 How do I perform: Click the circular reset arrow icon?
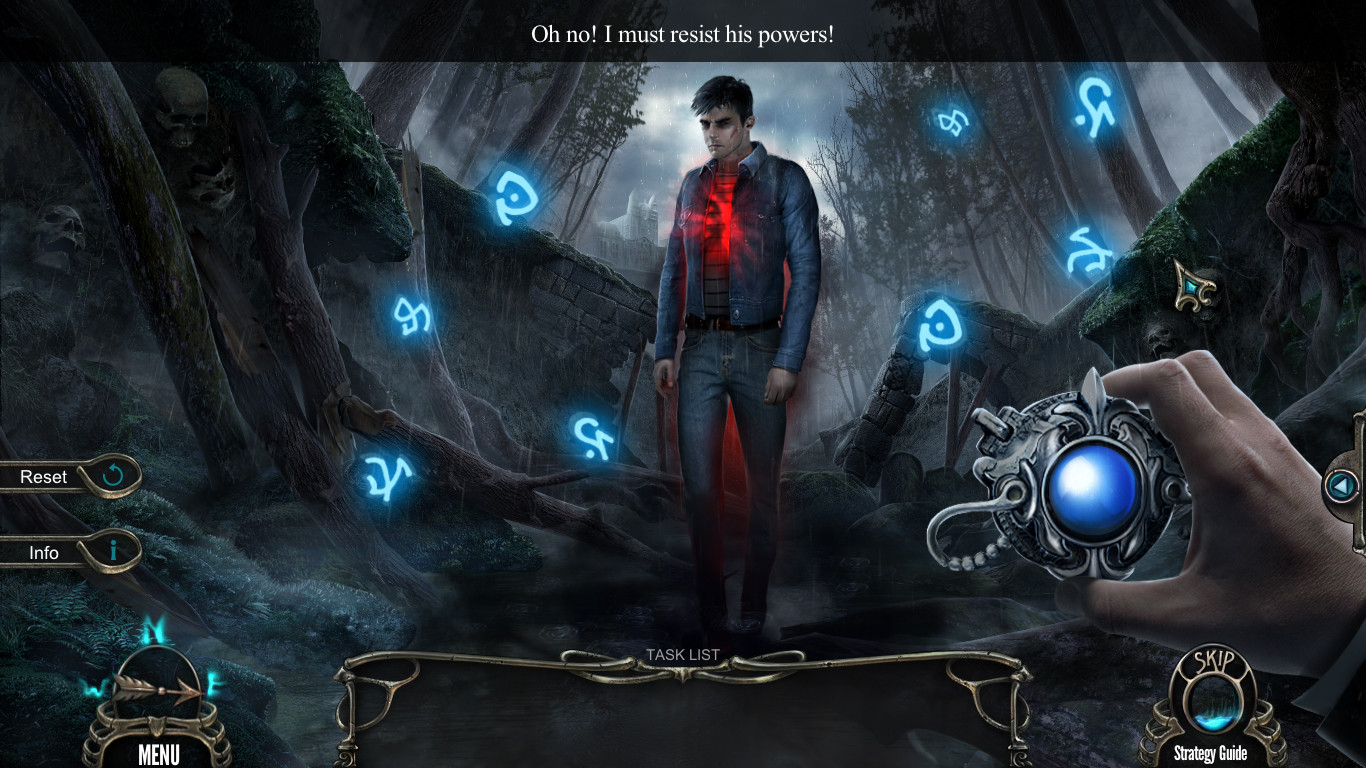click(113, 475)
